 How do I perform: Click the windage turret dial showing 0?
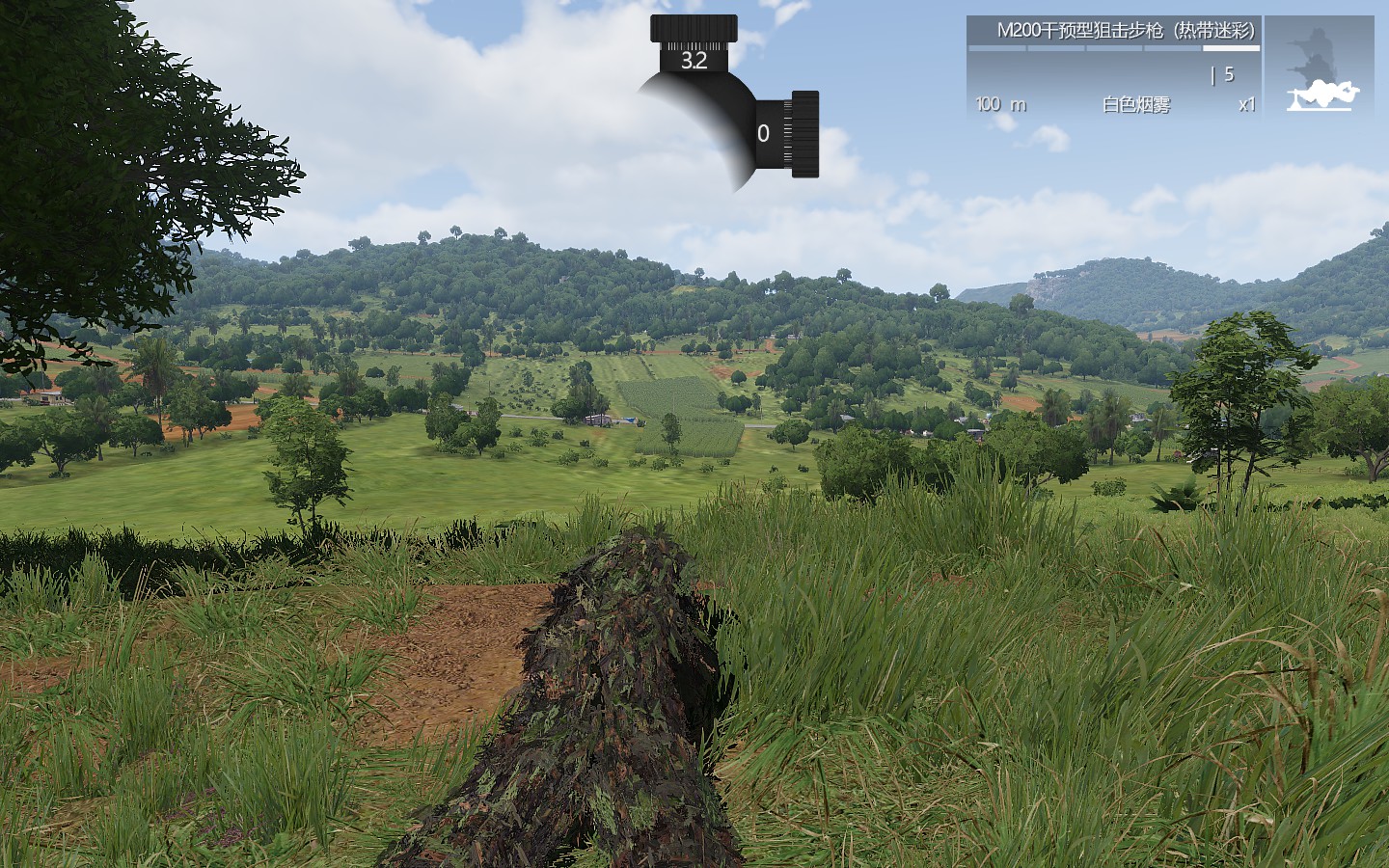tap(791, 134)
